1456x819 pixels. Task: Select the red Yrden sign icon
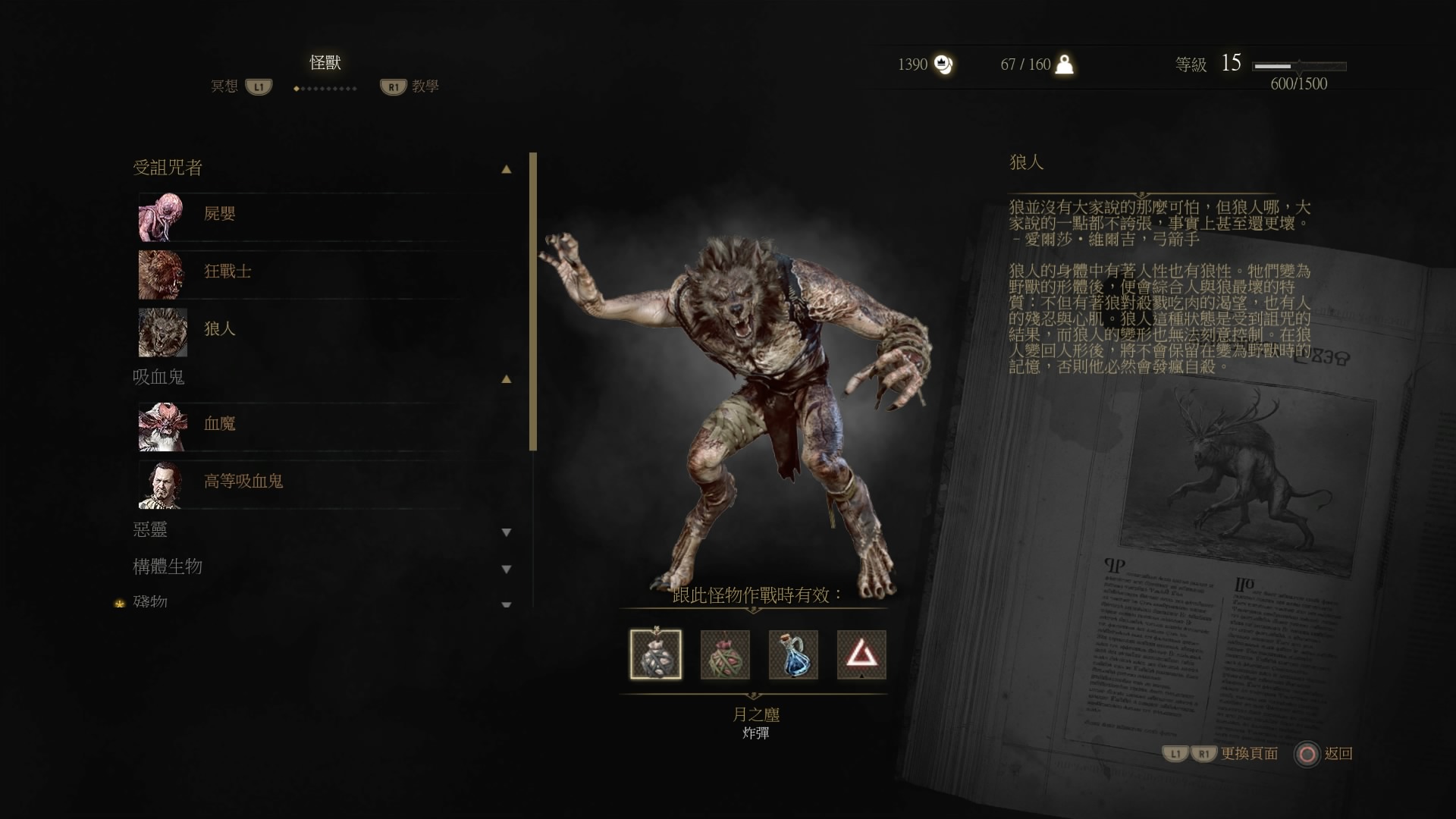click(x=861, y=654)
